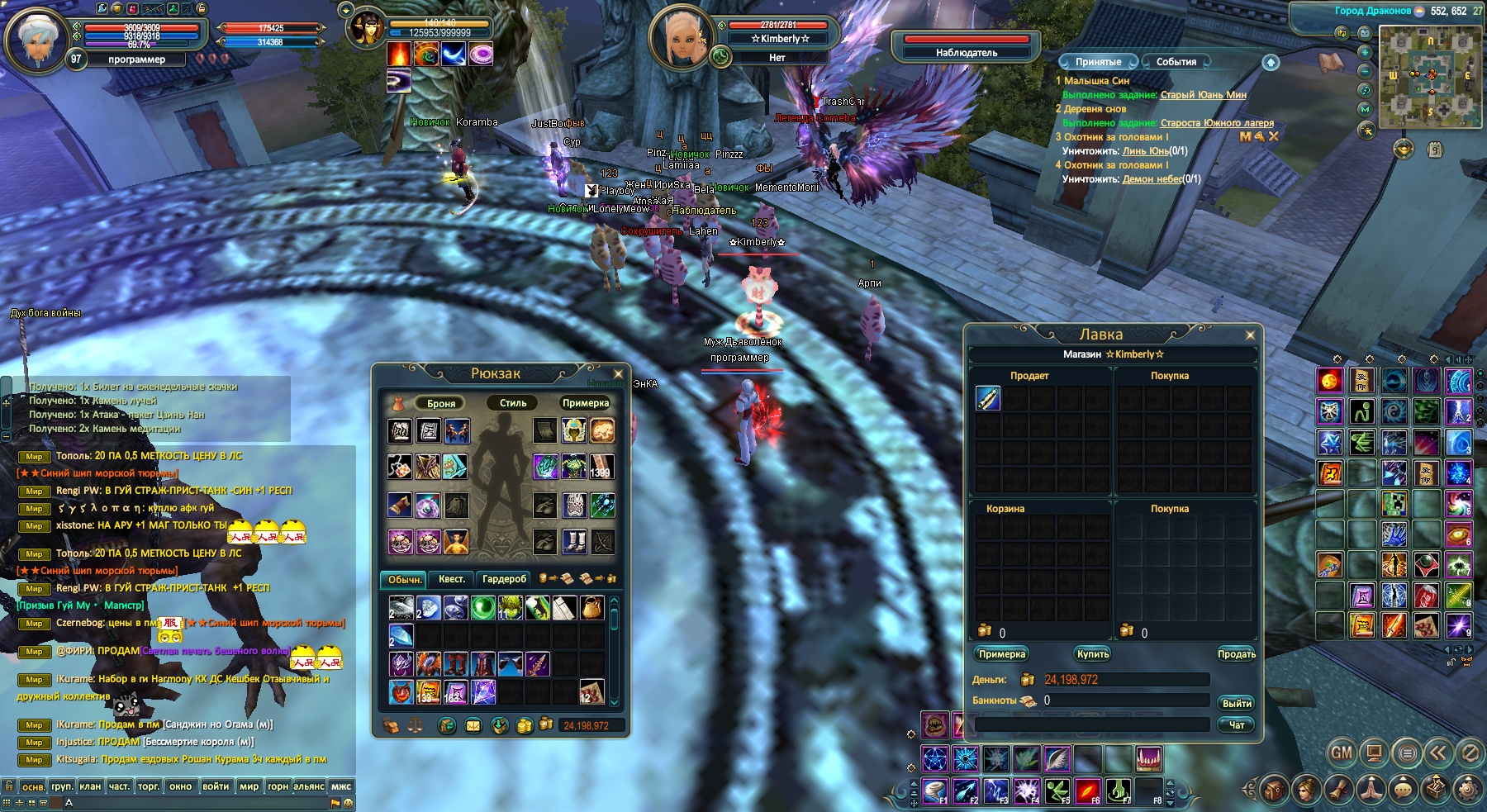Open chat with the seller via Чат
Image resolution: width=1487 pixels, height=812 pixels.
point(1236,725)
